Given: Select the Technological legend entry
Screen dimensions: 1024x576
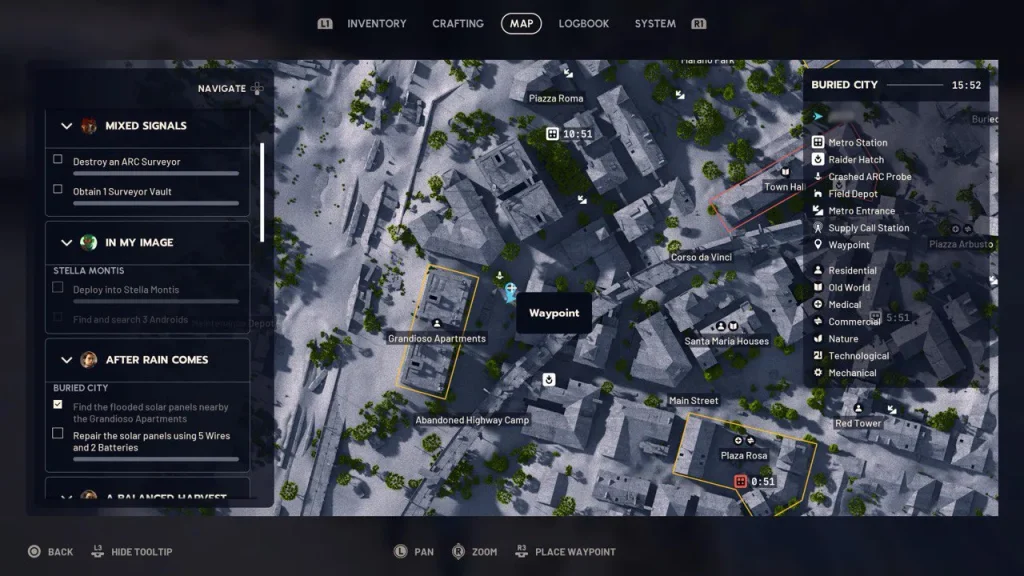Looking at the screenshot, I should click(858, 356).
